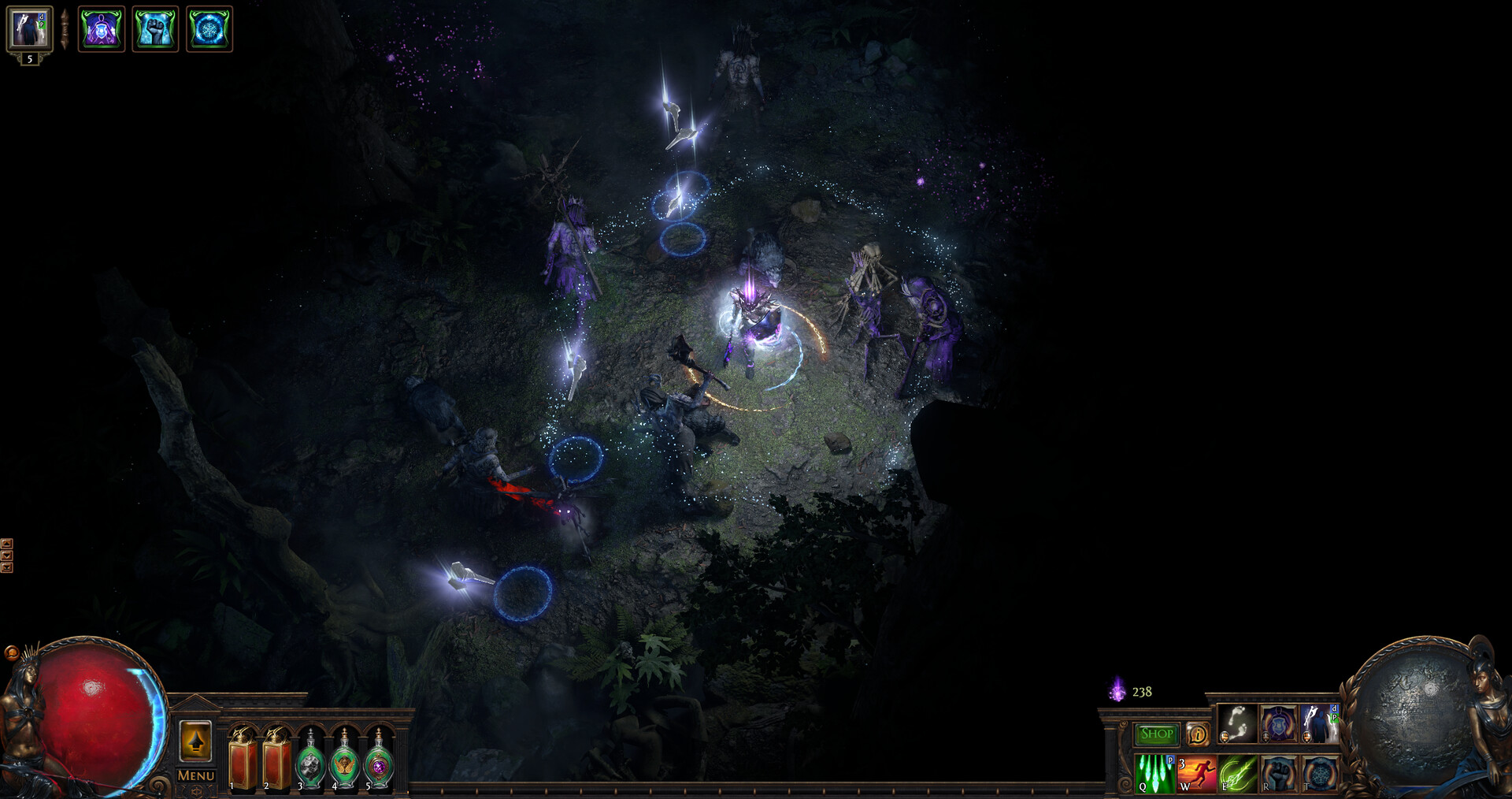The width and height of the screenshot is (1512, 799).
Task: Toggle the fist warcry buff icon top-left
Action: pyautogui.click(x=156, y=30)
